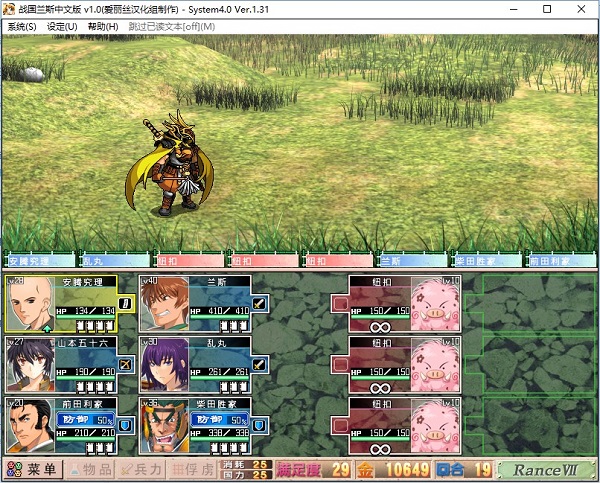Choose the 兰斯 unit panel

[195, 304]
